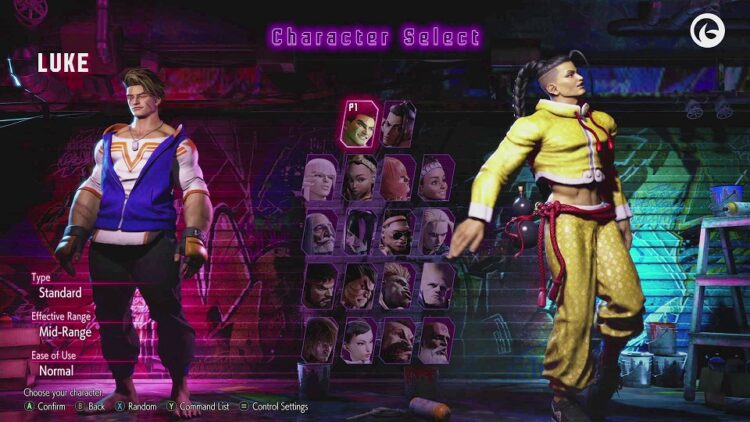Select Ken's portrait in bottom row
Screen dimensions: 750x422
pyautogui.click(x=322, y=340)
